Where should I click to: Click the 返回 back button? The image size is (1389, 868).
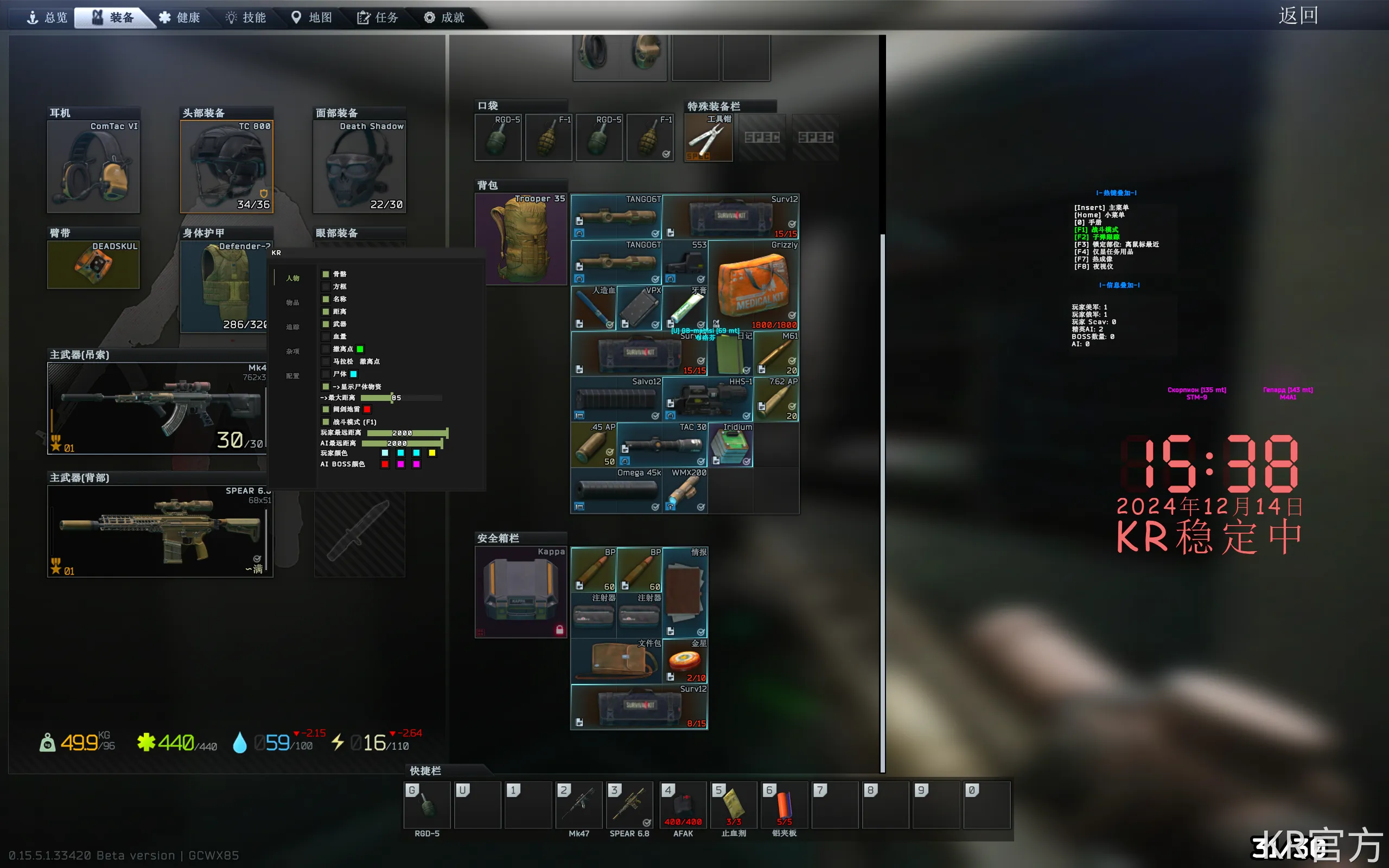tap(1298, 16)
